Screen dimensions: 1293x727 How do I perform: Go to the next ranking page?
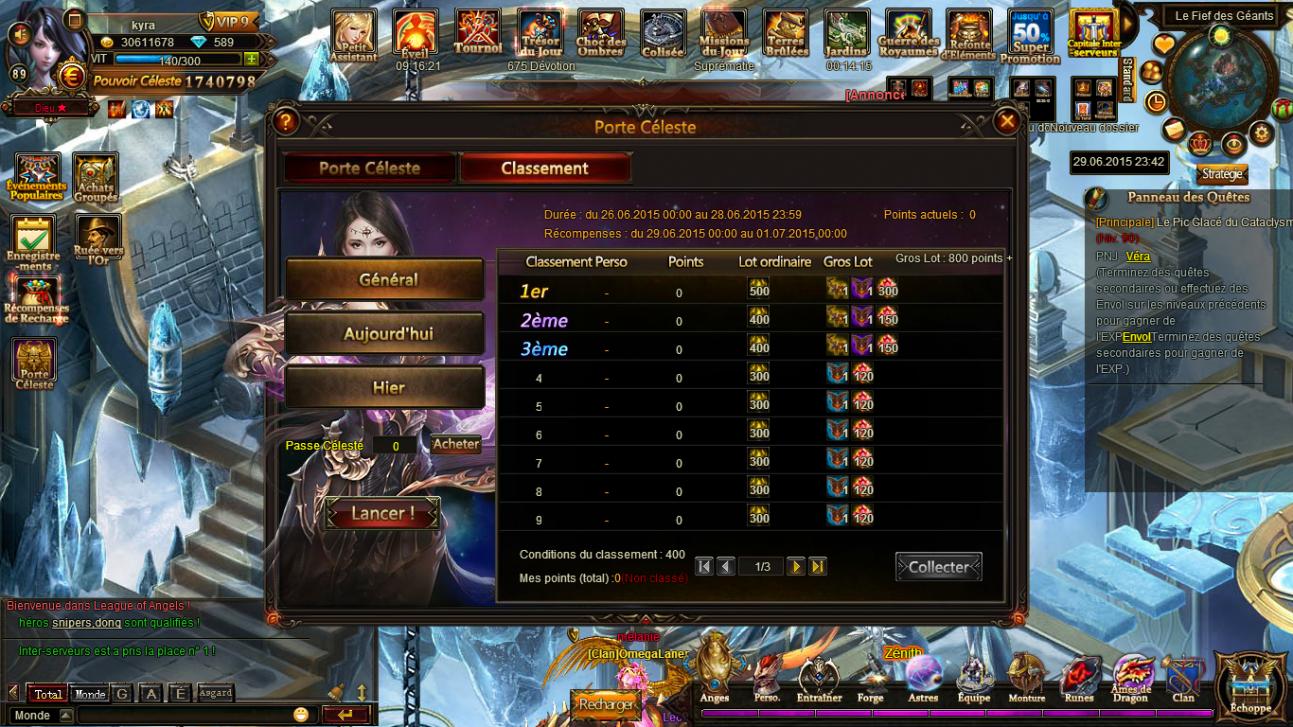795,567
